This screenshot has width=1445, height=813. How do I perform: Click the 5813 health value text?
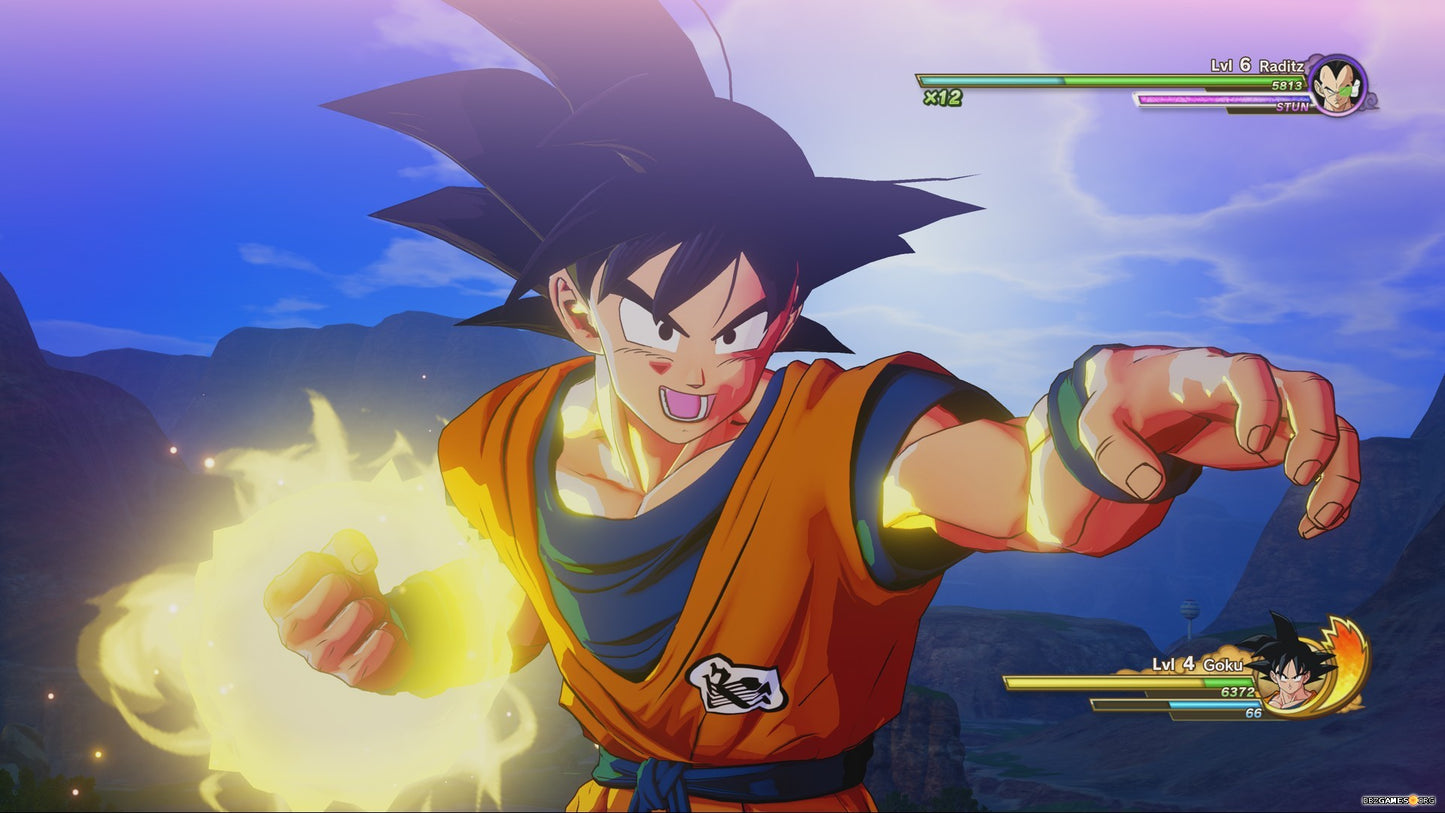[1286, 85]
